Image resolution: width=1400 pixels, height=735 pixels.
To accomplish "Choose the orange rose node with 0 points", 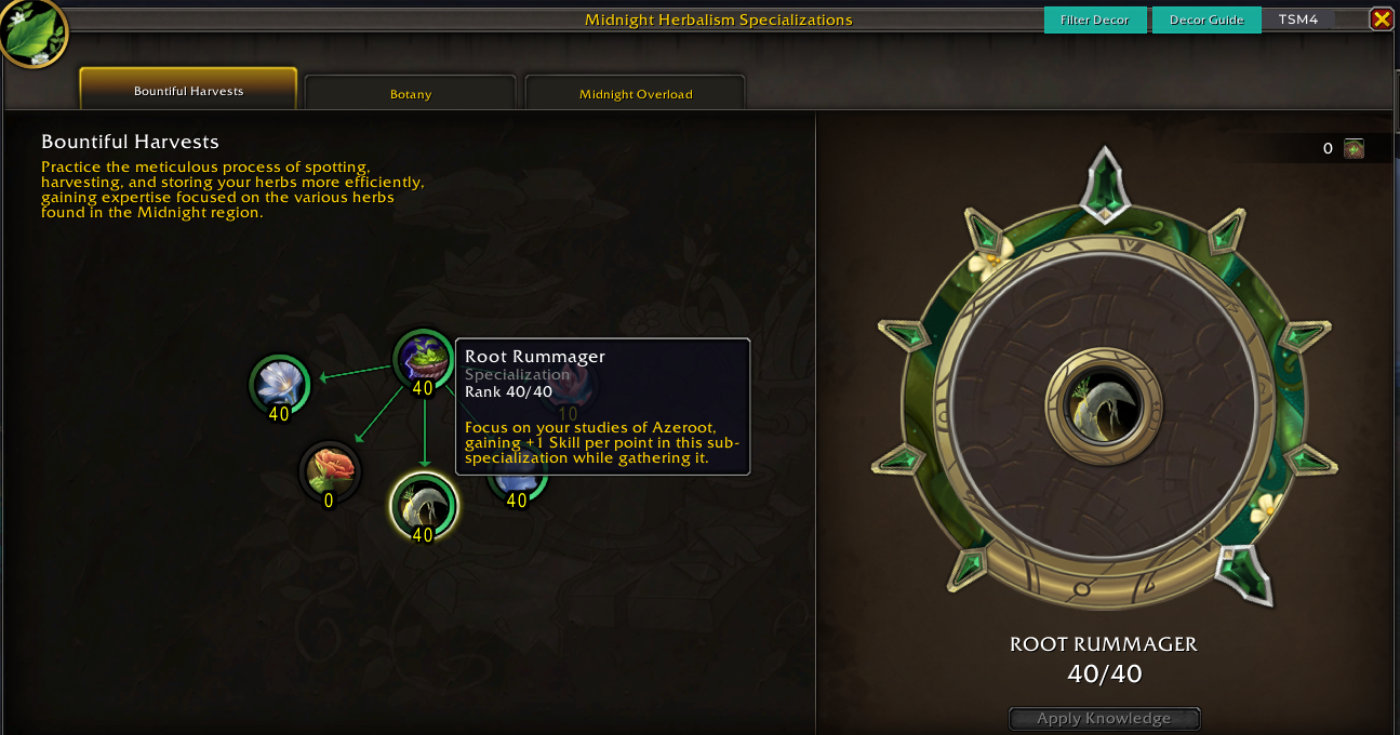I will [329, 470].
